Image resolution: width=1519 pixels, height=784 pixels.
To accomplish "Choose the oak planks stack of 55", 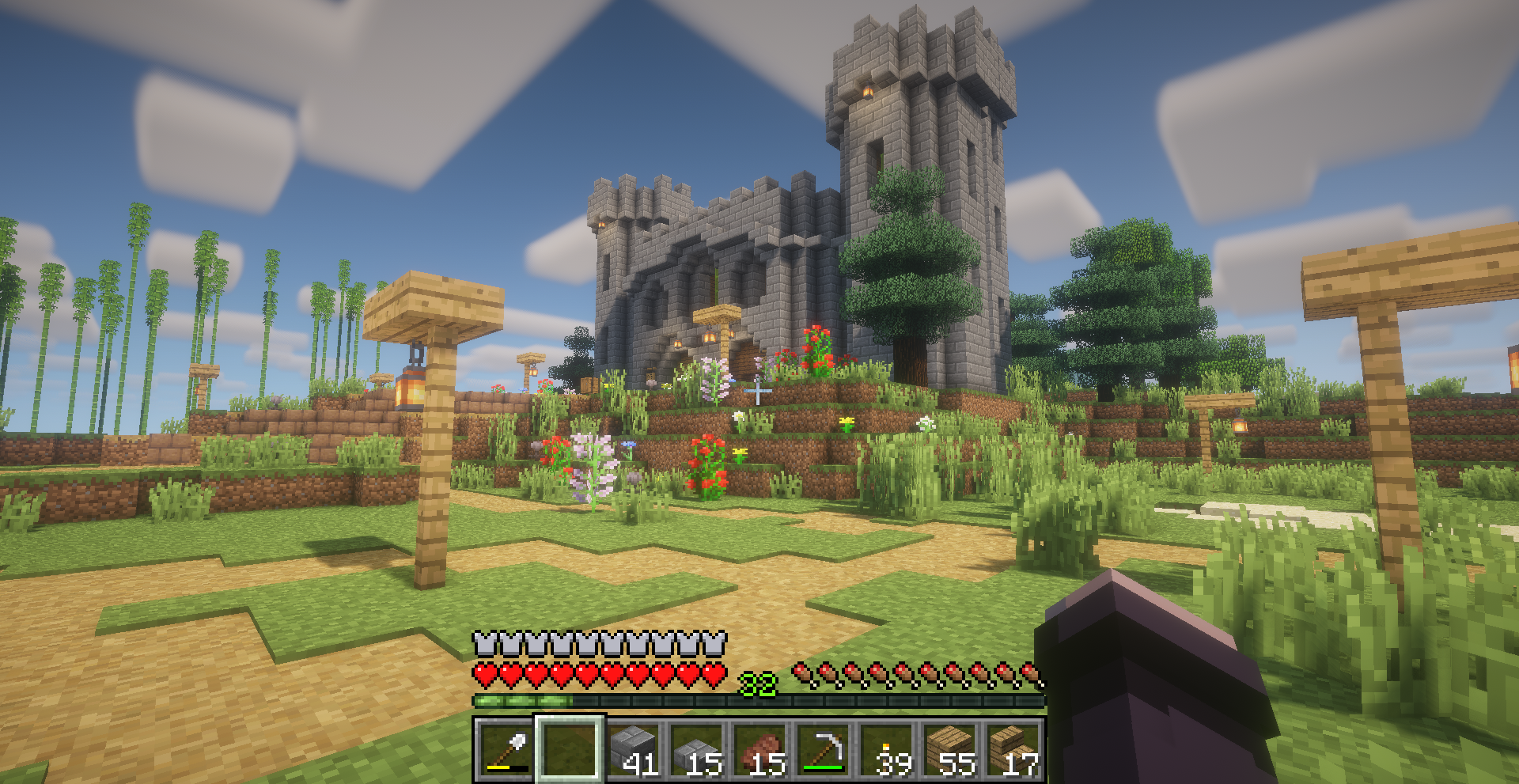I will (x=950, y=748).
